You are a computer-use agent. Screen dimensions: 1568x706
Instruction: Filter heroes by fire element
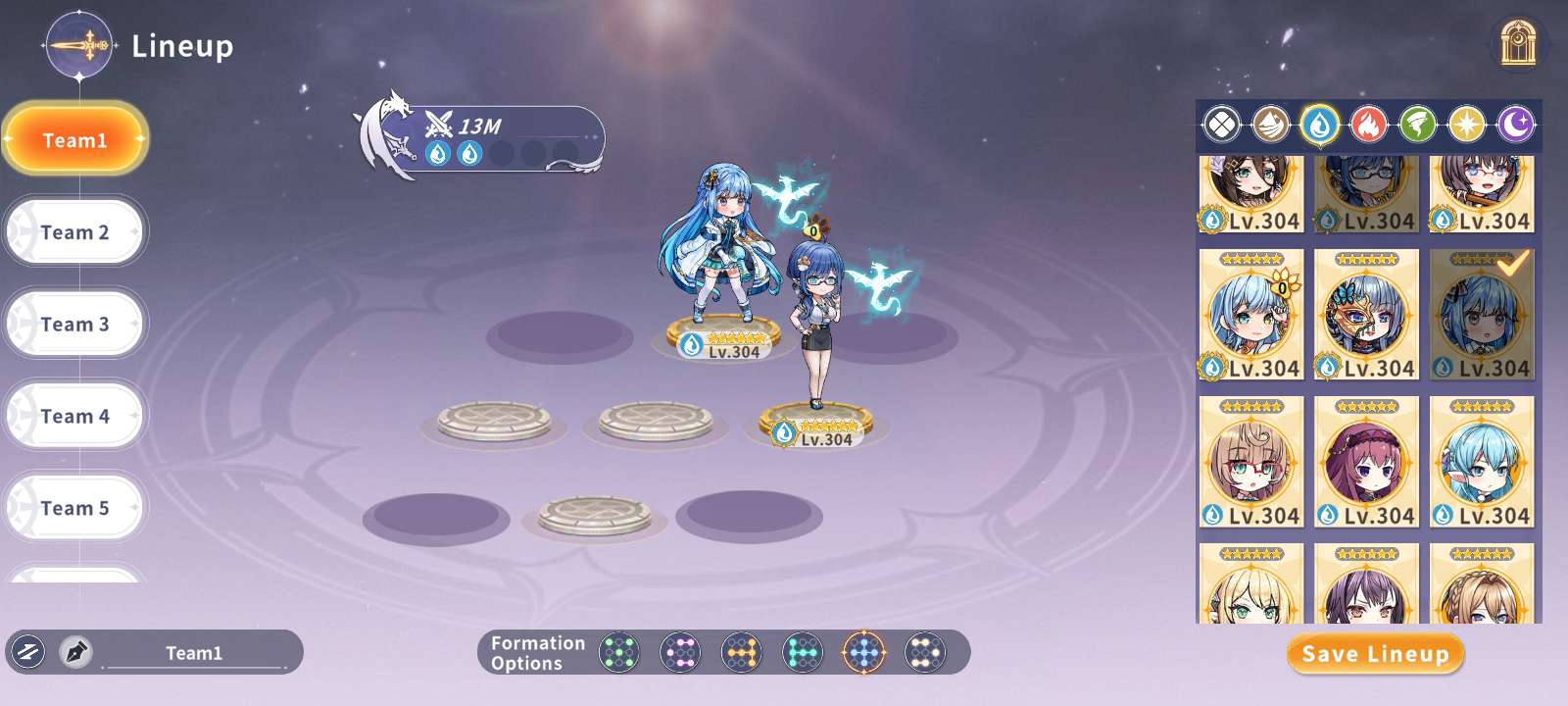[1369, 125]
